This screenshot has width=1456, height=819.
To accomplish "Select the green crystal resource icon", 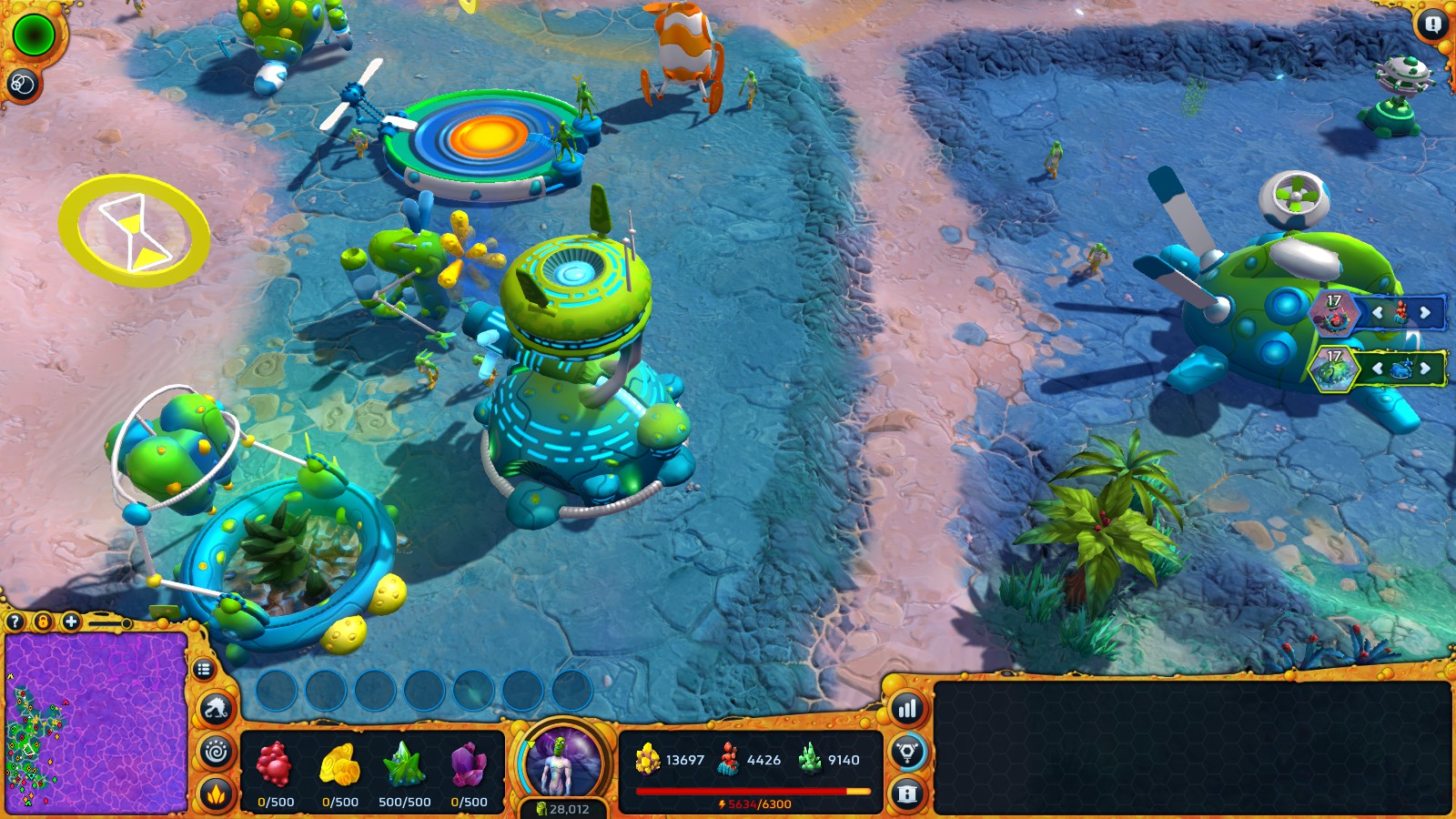I will 404,764.
